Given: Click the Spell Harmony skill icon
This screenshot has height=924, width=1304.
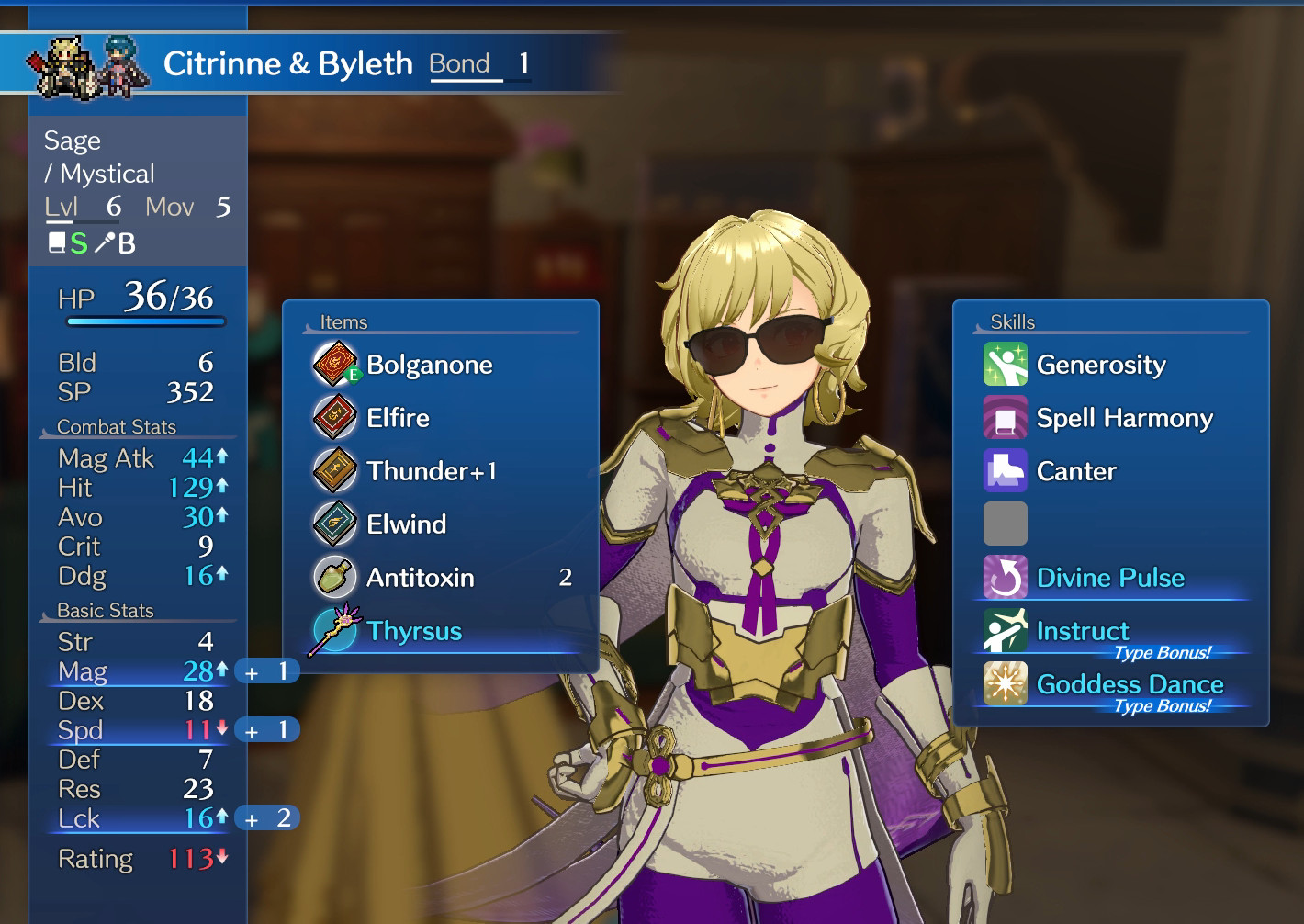Looking at the screenshot, I should coord(1006,417).
